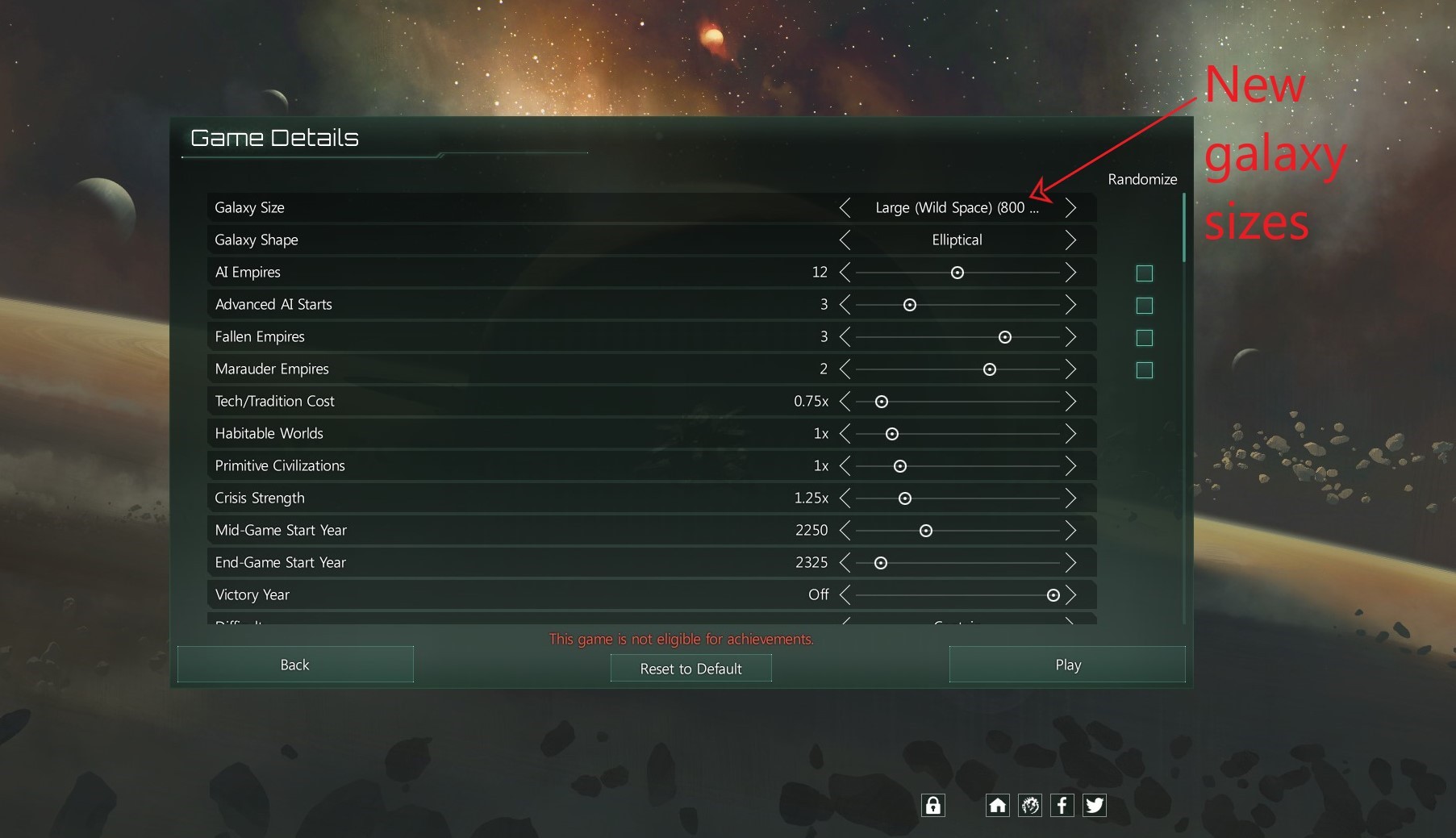Switch to next Galaxy Shape option

coord(1070,240)
